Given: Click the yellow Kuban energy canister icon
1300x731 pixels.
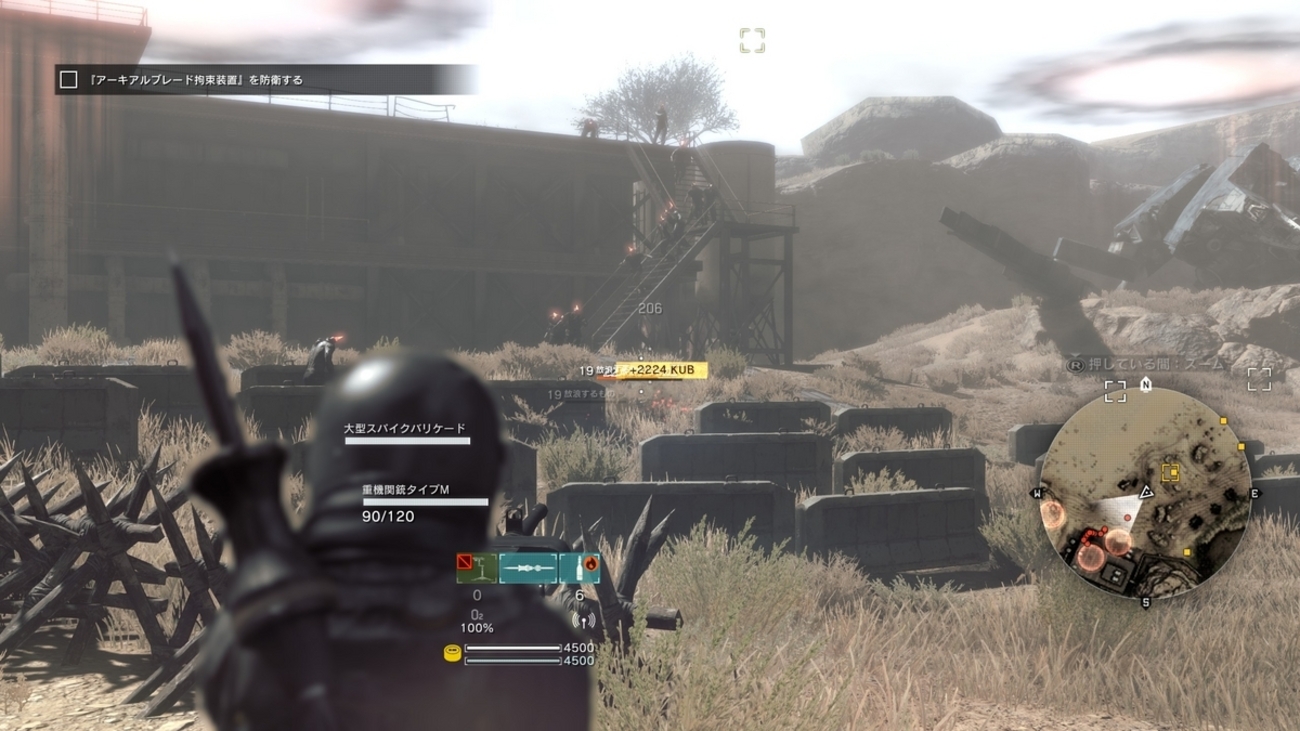Looking at the screenshot, I should click(x=452, y=654).
